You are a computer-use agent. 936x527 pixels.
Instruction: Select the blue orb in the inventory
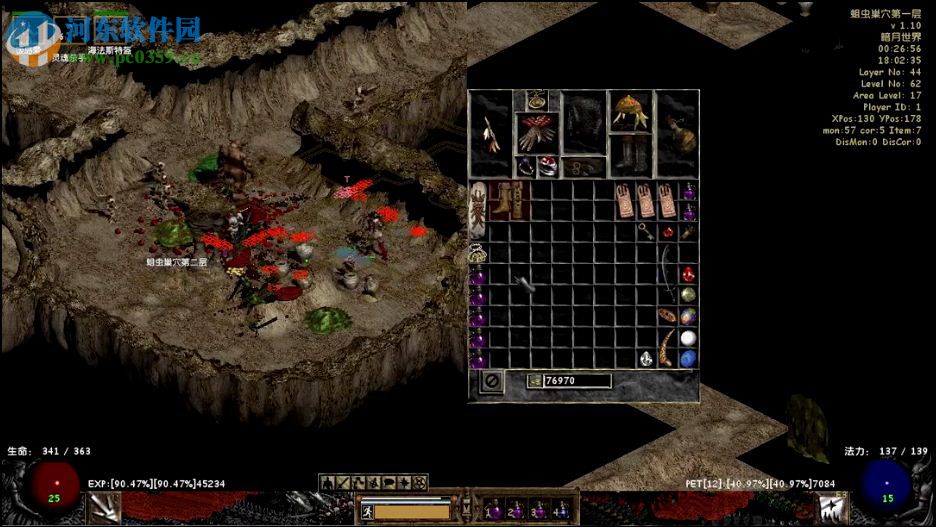tap(688, 358)
